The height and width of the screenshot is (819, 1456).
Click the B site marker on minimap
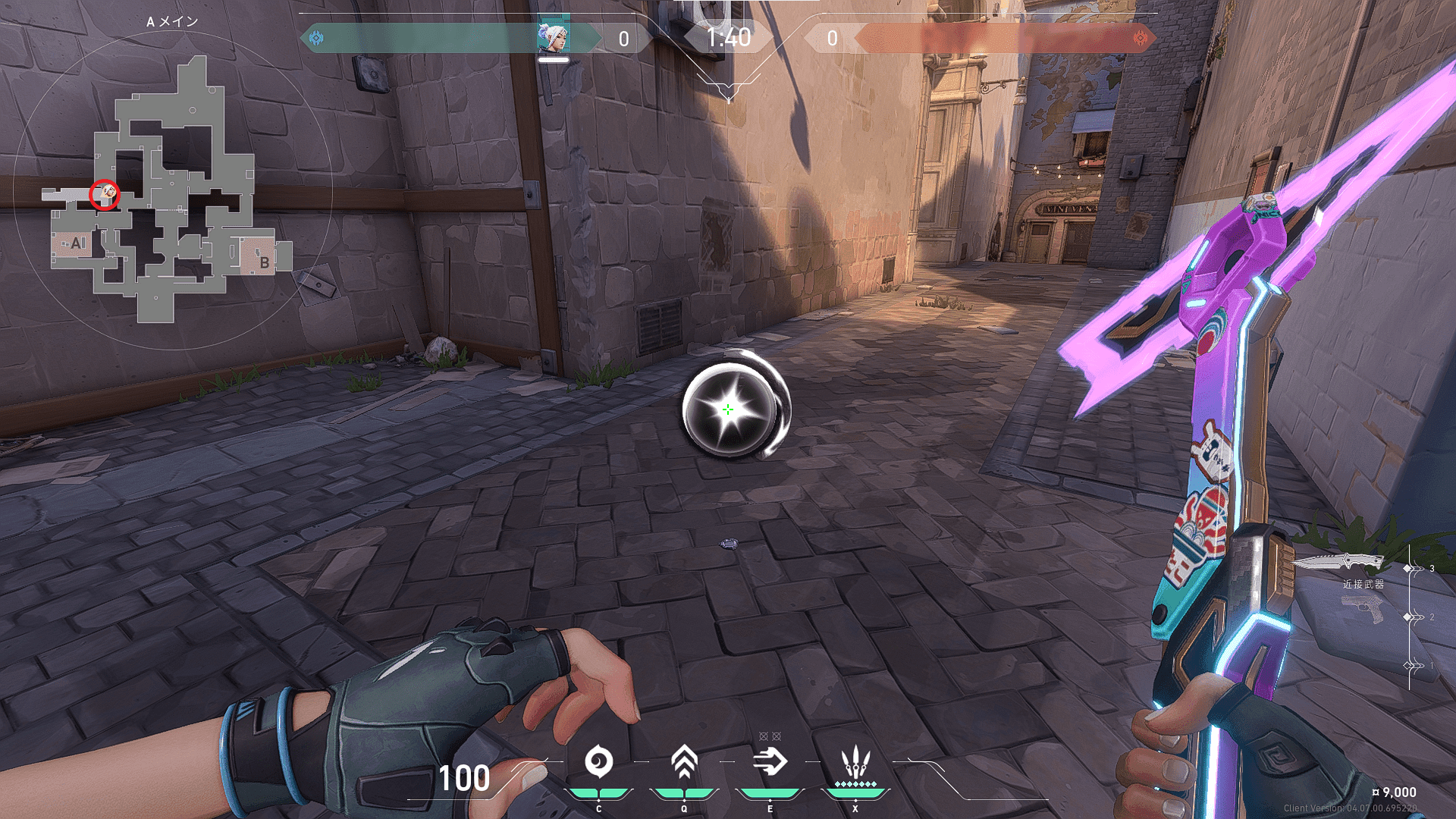tap(264, 262)
